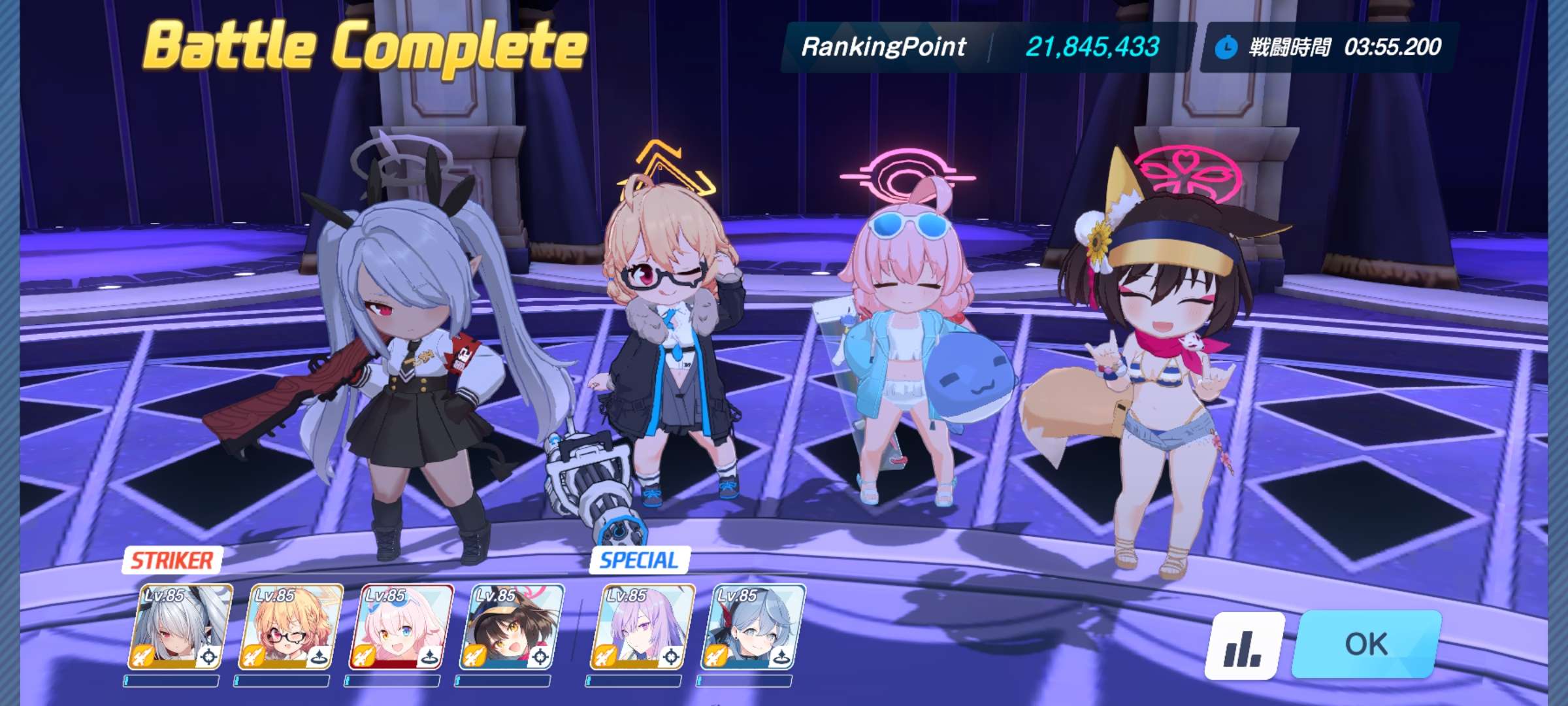Screen dimensions: 1568x706
Task: Pick the dark-haired fox-eared striker portrait
Action: (x=512, y=628)
